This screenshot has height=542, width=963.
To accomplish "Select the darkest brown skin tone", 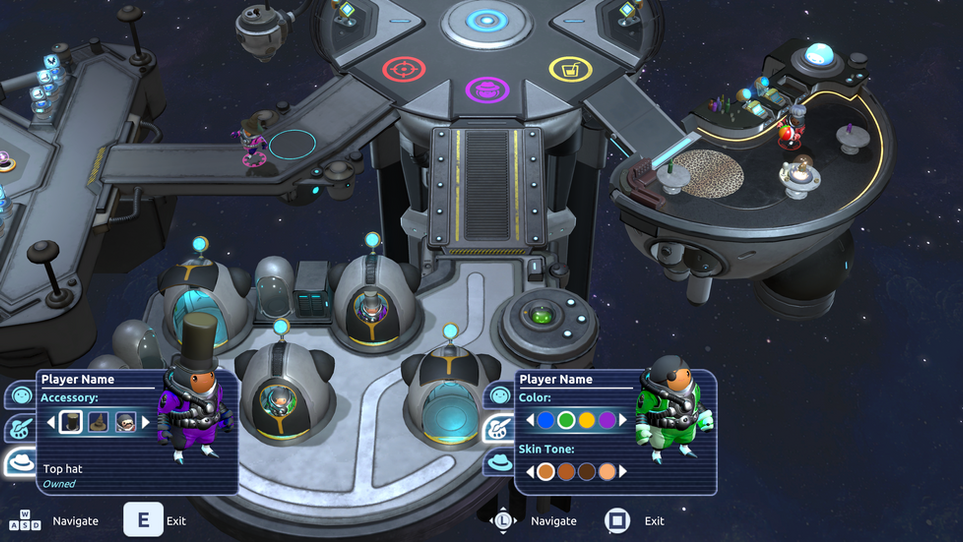I will (587, 471).
